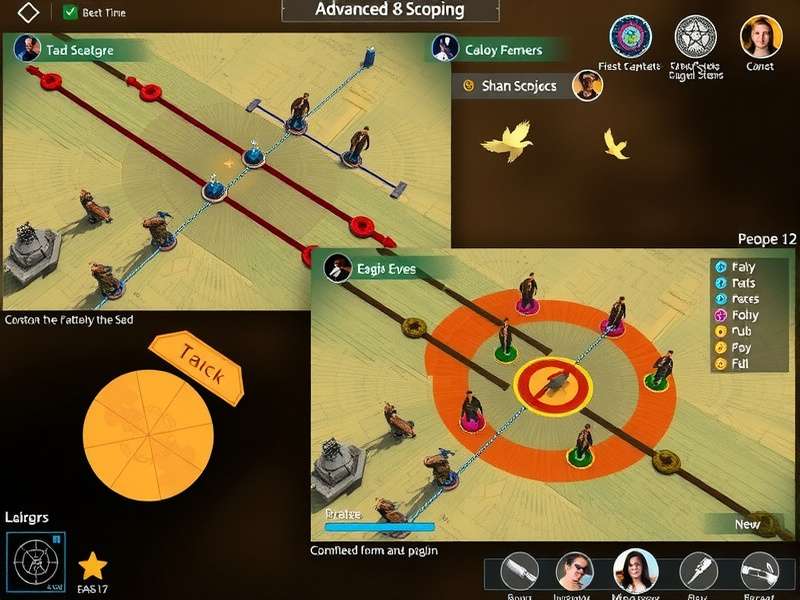Image resolution: width=800 pixels, height=600 pixels.
Task: Click the gold star EAS 17 icon
Action: click(x=92, y=566)
